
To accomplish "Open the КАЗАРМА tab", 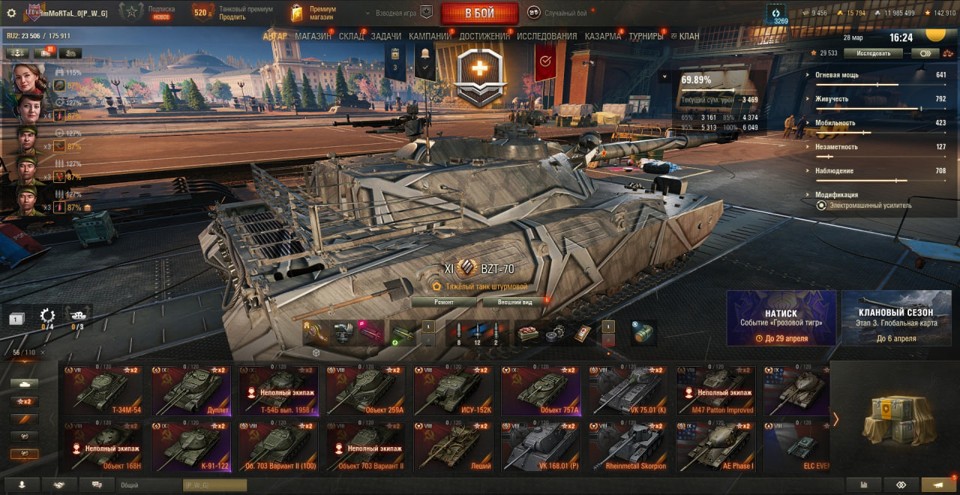I will tap(603, 36).
